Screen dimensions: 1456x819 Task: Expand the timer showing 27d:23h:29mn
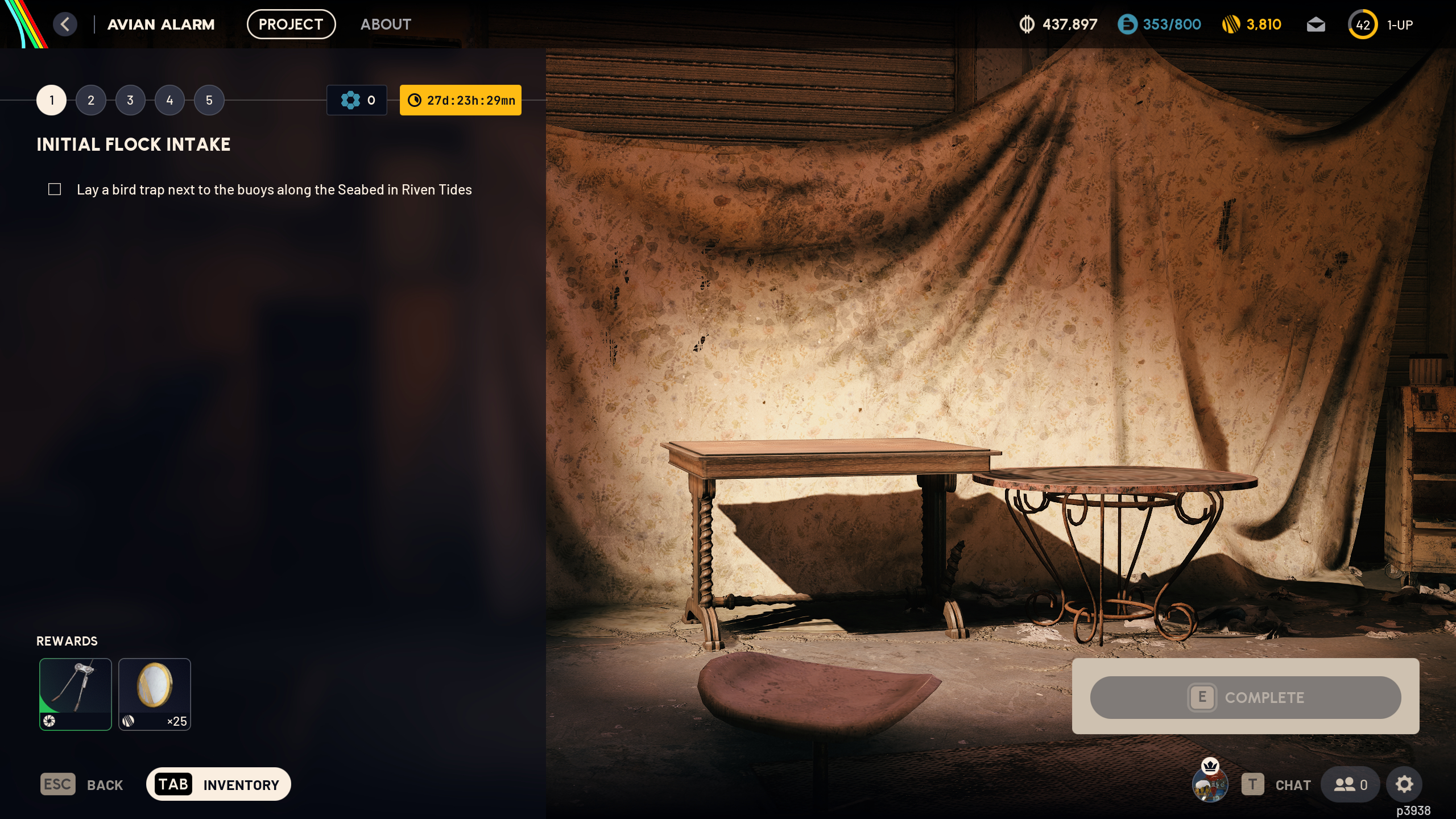click(461, 100)
